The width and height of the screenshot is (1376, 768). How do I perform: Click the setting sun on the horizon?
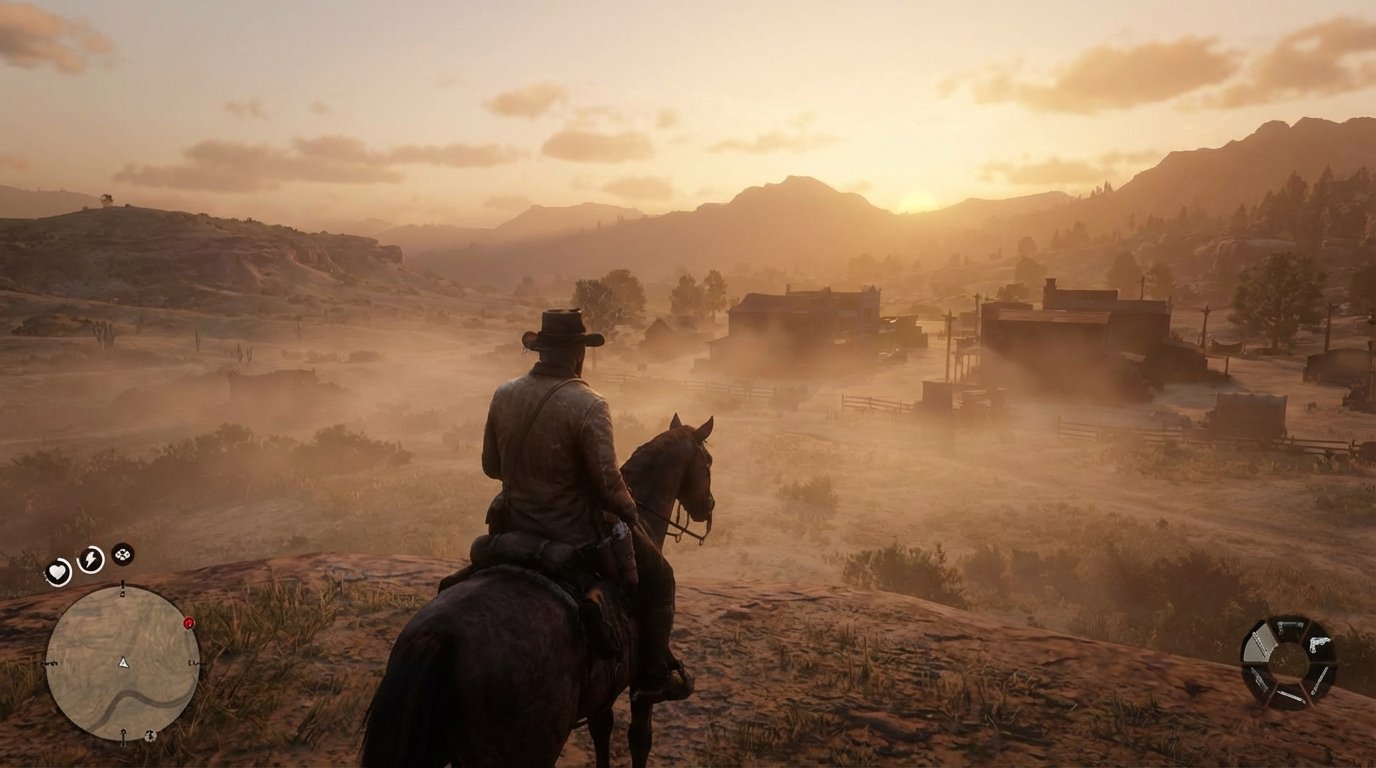(920, 205)
